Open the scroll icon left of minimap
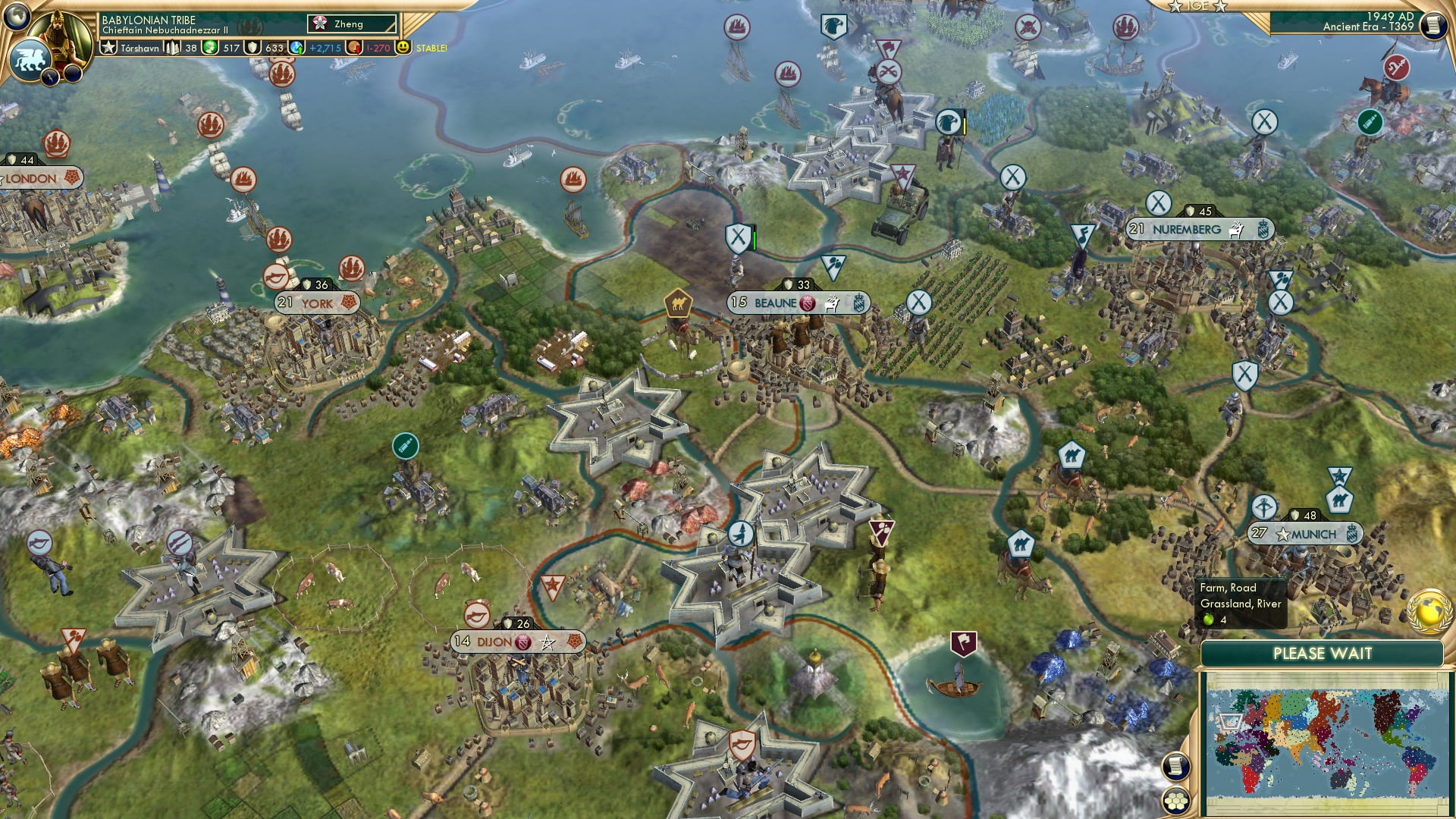This screenshot has height=819, width=1456. coord(1175,766)
